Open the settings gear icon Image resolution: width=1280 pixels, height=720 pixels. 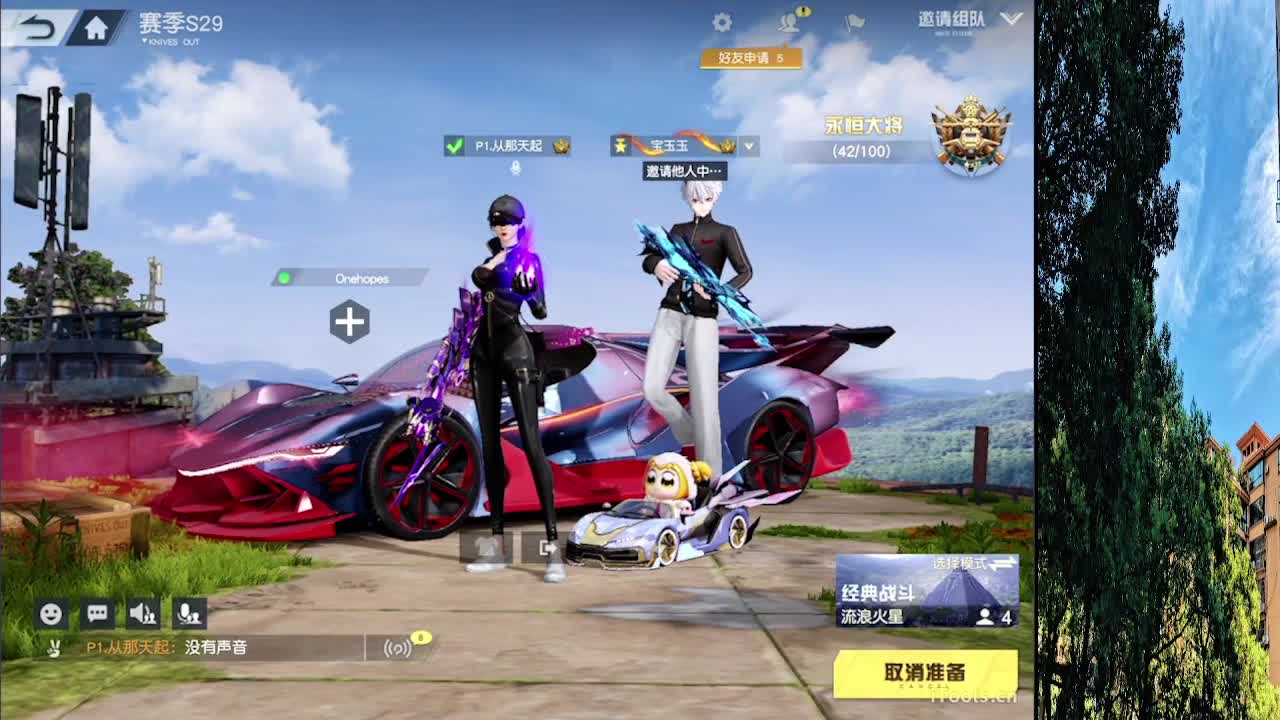pyautogui.click(x=722, y=22)
